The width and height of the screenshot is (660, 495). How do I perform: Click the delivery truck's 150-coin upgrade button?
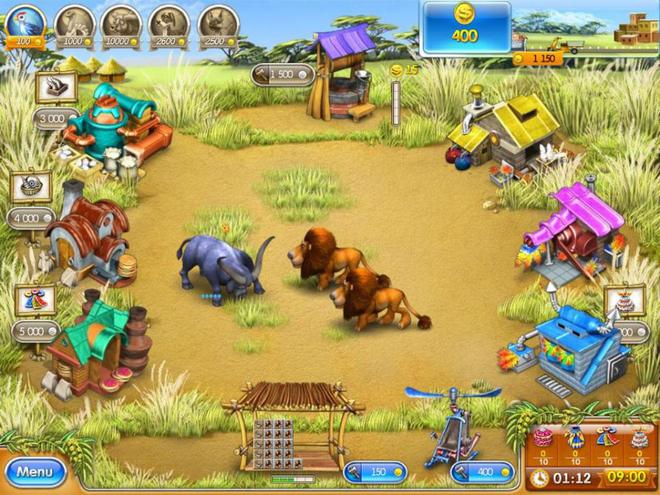tap(544, 59)
